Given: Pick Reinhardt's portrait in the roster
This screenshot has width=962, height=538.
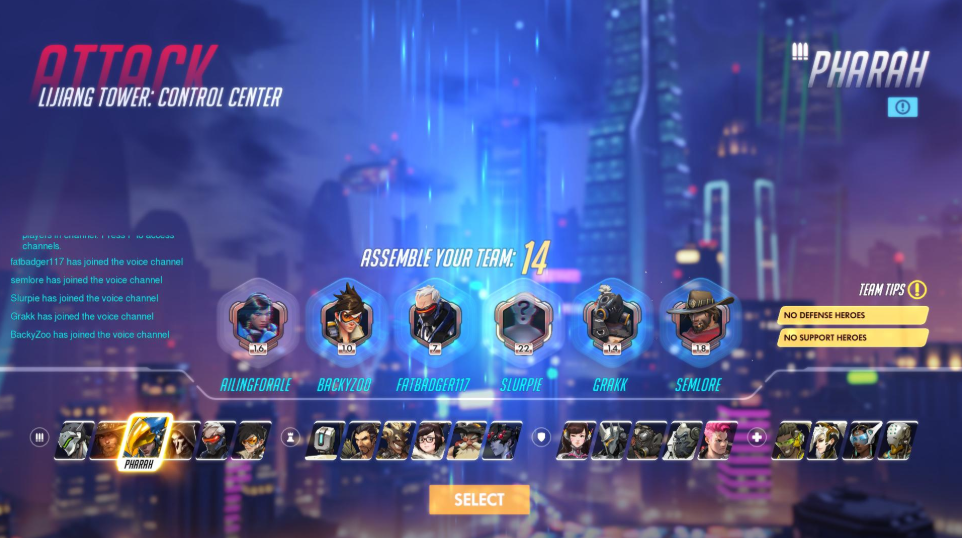Looking at the screenshot, I should pyautogui.click(x=610, y=440).
